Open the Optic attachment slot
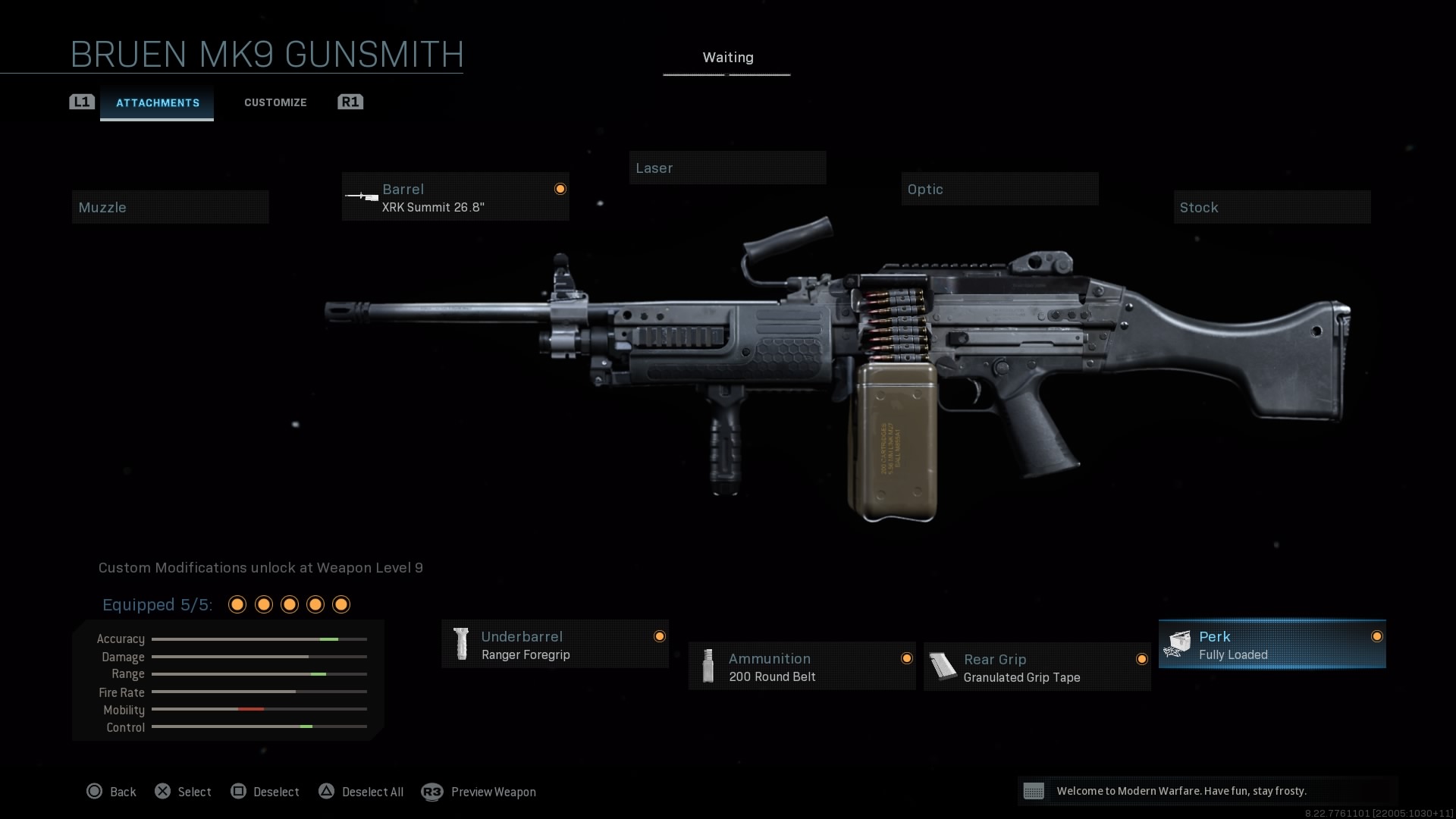 pos(999,189)
